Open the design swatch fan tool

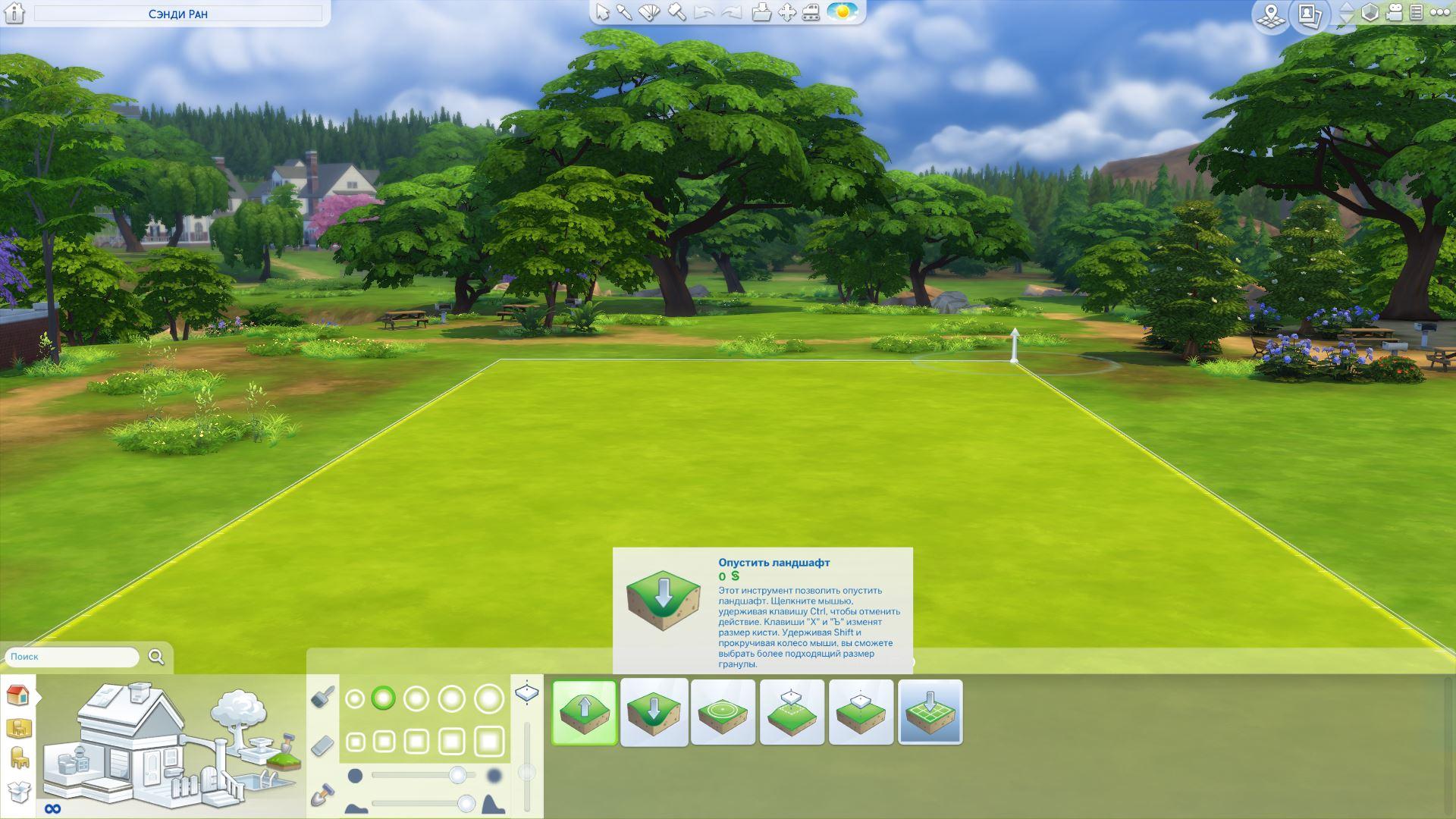[x=649, y=13]
